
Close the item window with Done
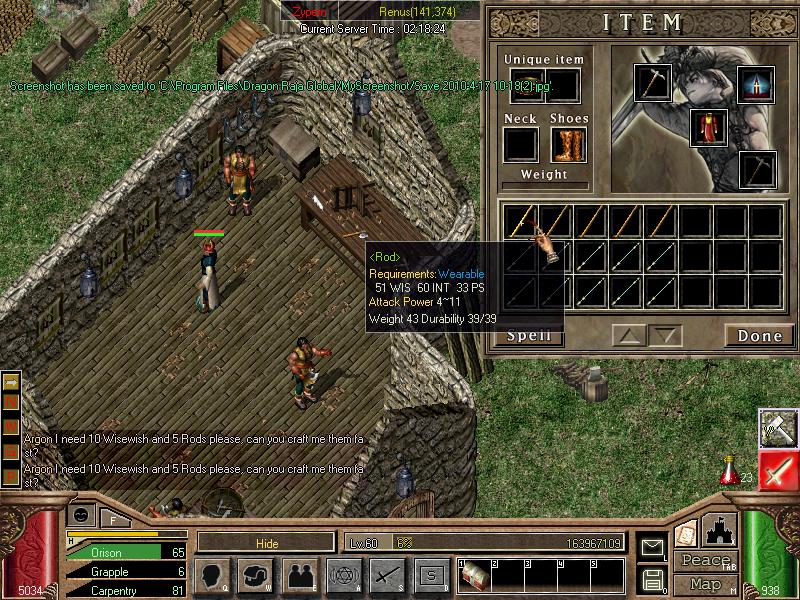click(x=759, y=336)
